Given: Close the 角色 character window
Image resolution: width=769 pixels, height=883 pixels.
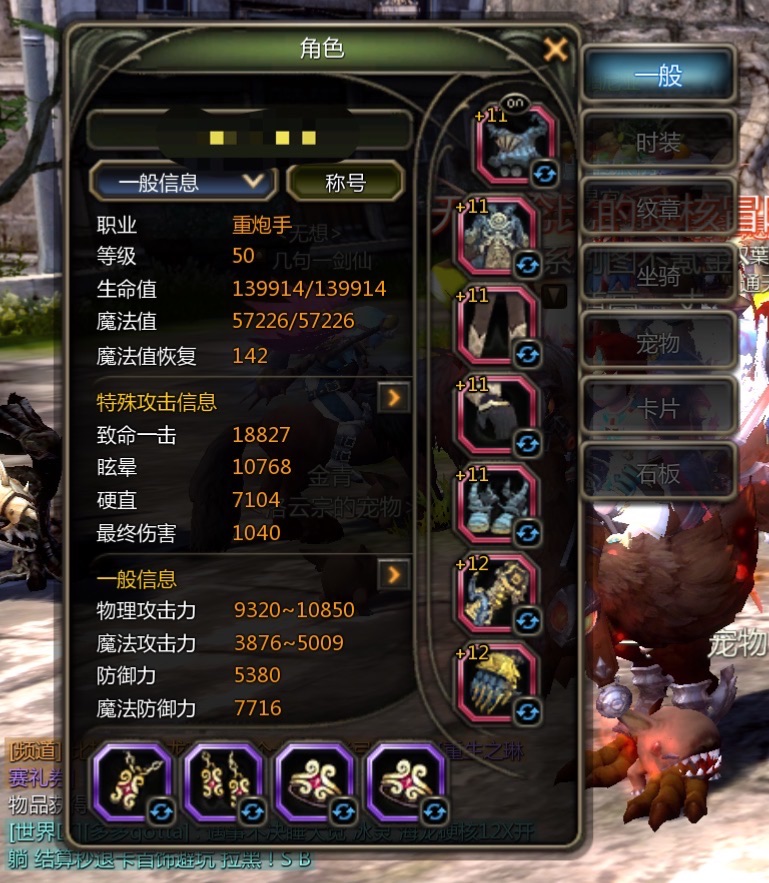Looking at the screenshot, I should coord(555,49).
